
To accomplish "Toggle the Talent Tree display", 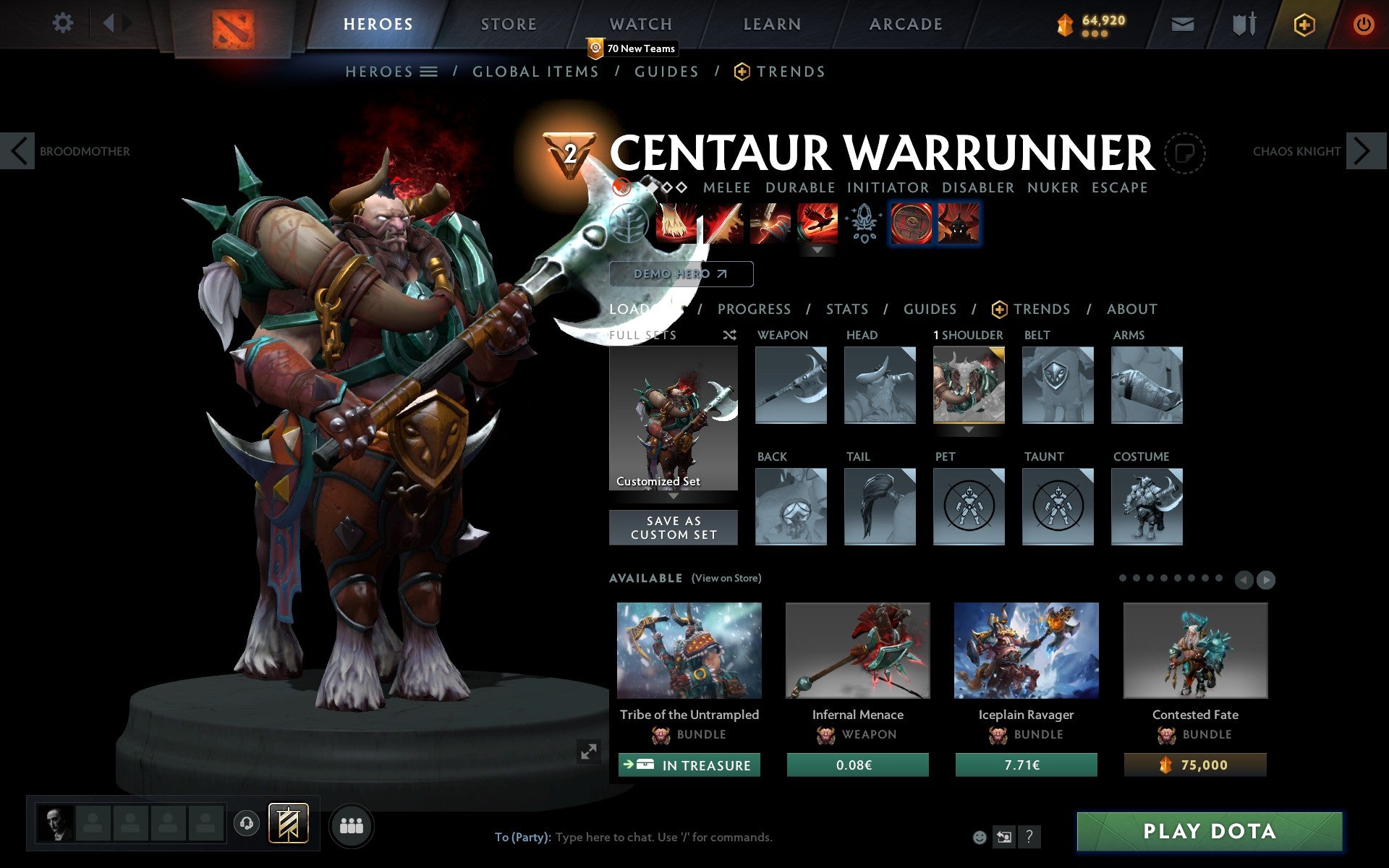I will tap(628, 224).
